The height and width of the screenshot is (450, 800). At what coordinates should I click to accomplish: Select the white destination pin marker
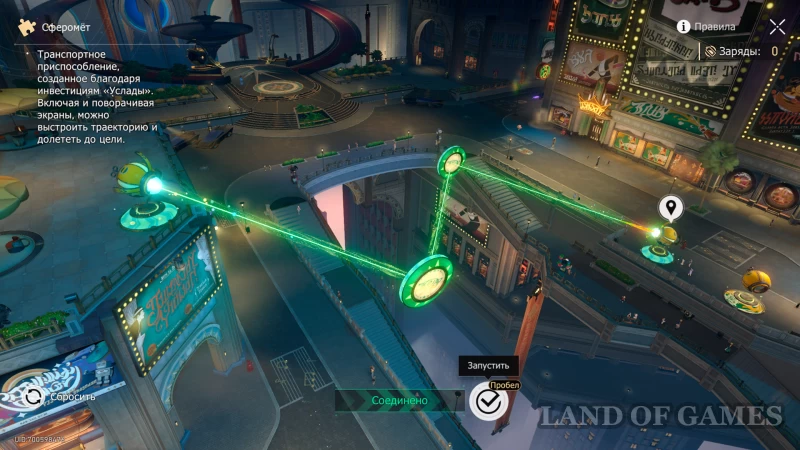[670, 208]
